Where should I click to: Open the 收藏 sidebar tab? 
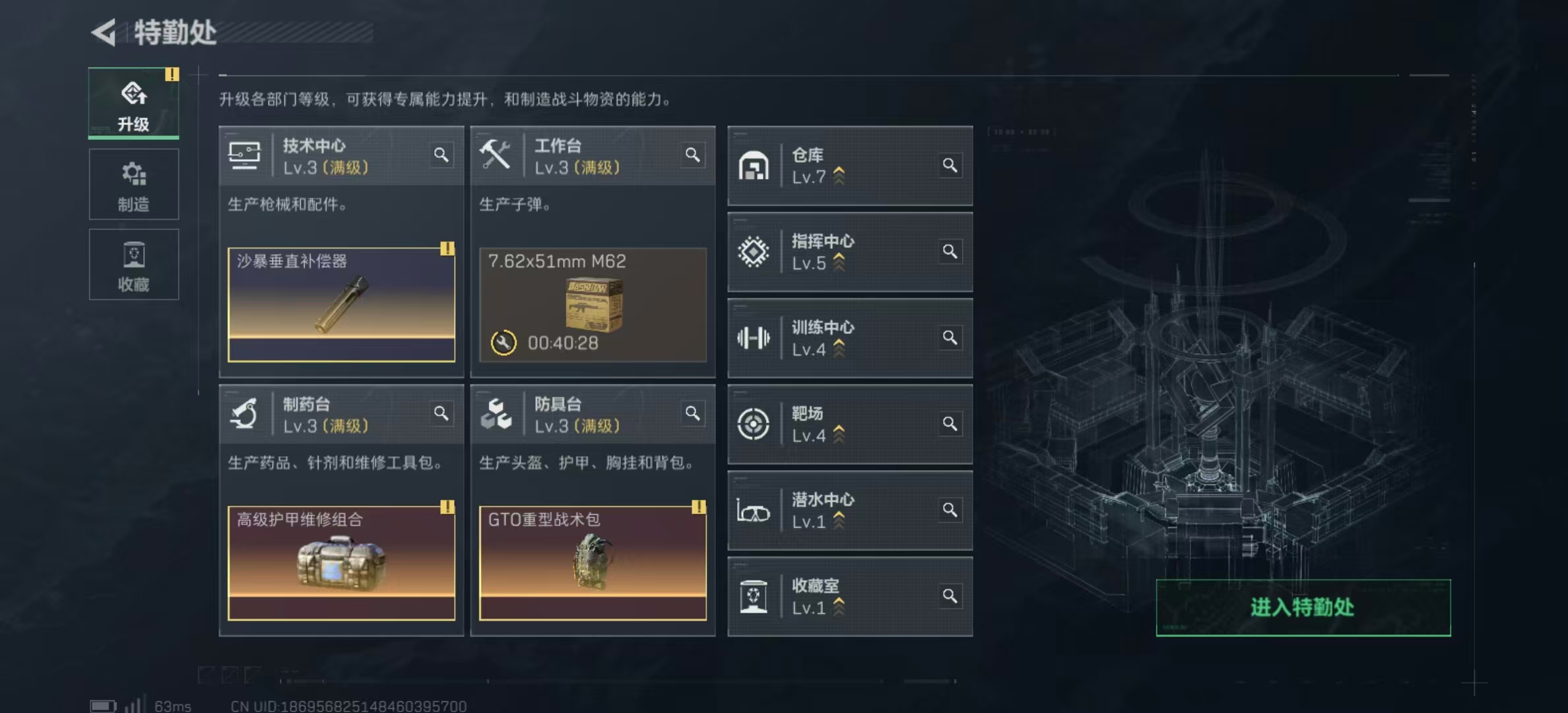(134, 265)
